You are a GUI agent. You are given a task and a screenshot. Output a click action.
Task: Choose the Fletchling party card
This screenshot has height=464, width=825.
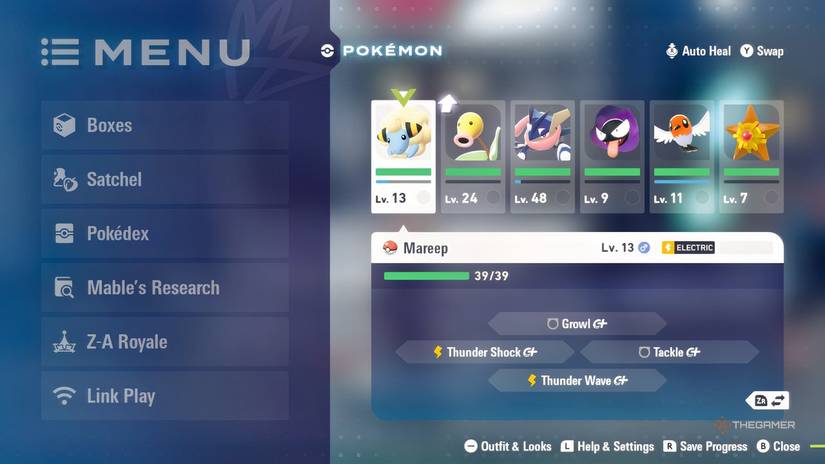tap(681, 156)
